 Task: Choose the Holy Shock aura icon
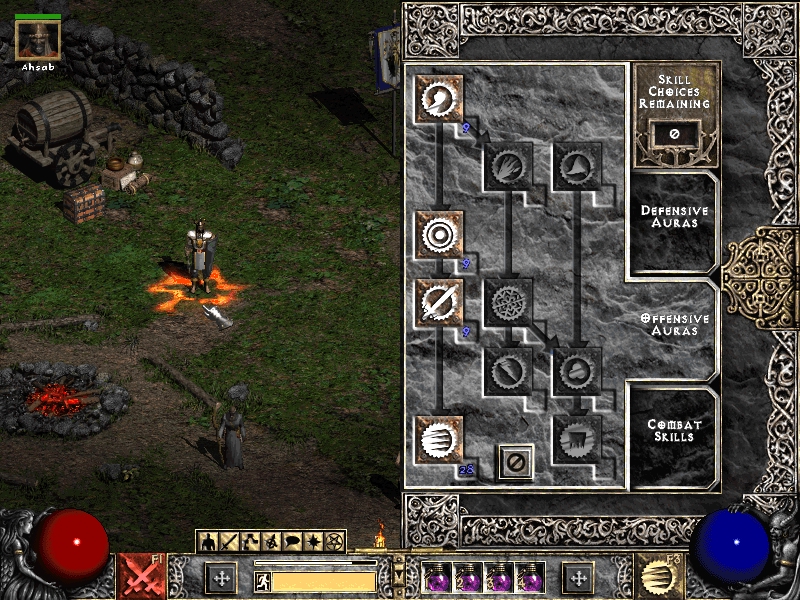point(509,371)
